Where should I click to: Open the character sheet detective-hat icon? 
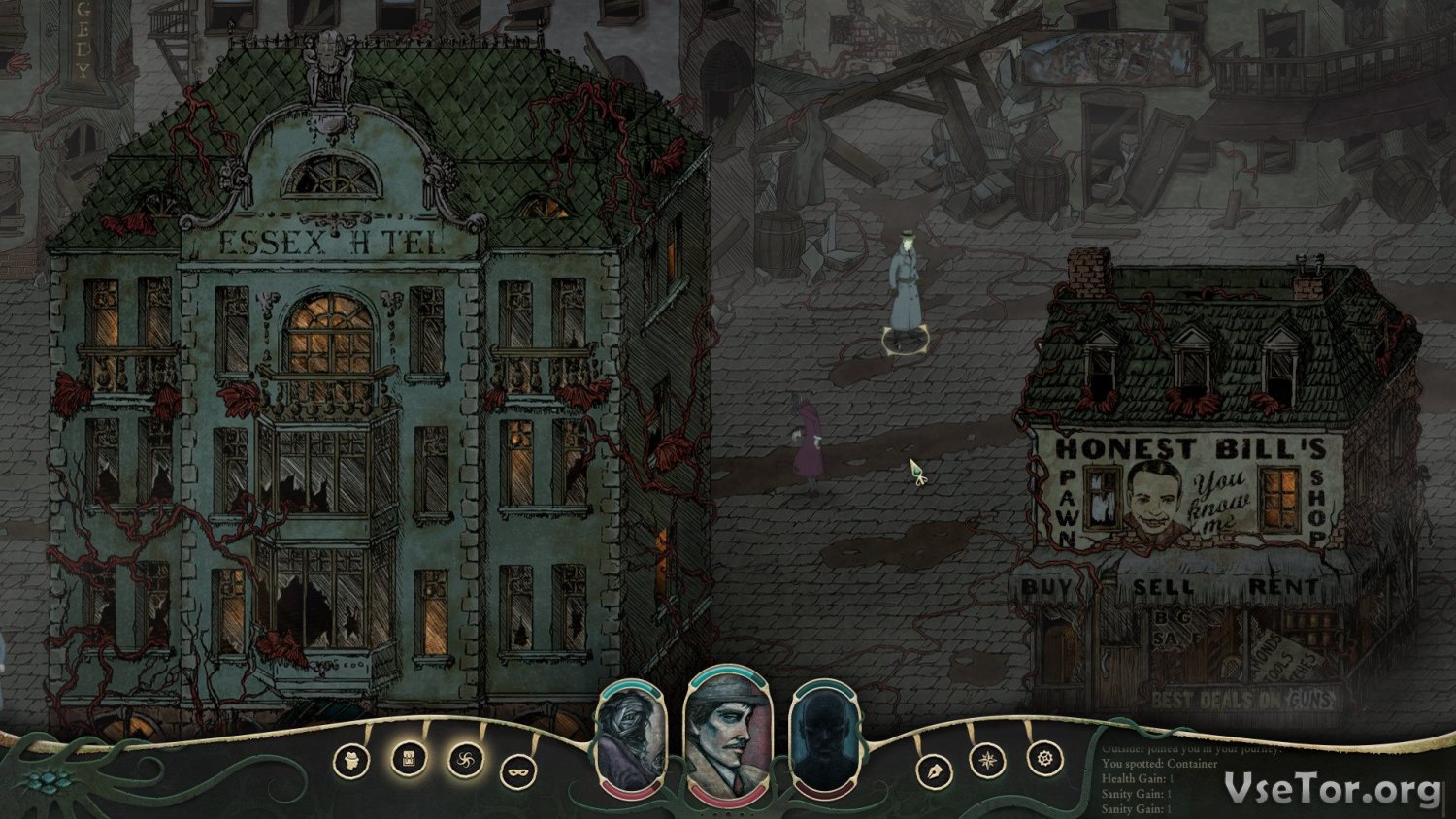pos(351,761)
